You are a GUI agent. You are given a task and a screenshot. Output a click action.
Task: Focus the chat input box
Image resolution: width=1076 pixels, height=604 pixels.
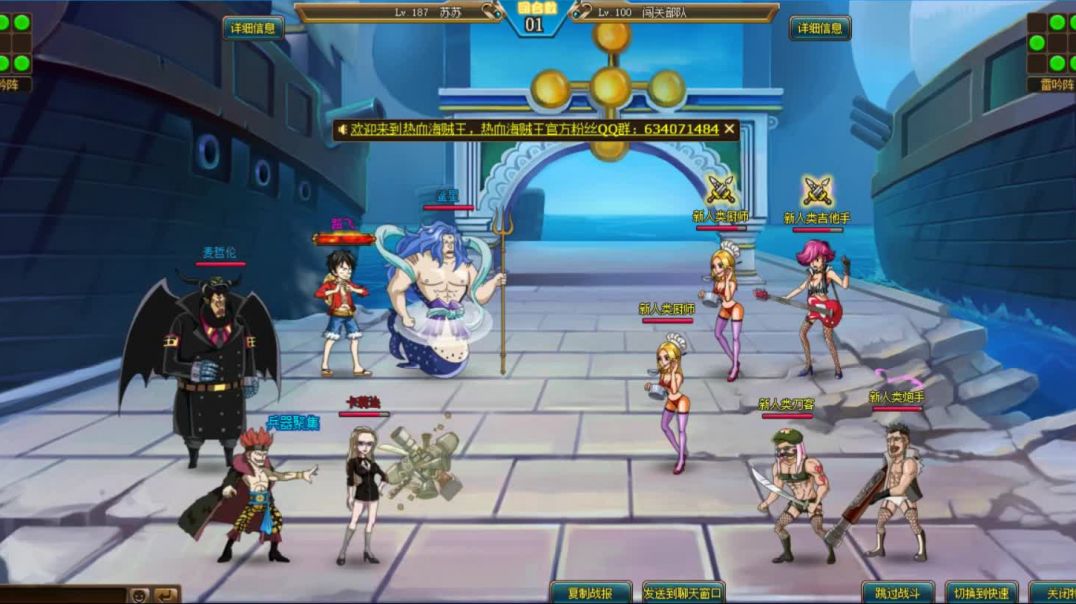(60, 596)
